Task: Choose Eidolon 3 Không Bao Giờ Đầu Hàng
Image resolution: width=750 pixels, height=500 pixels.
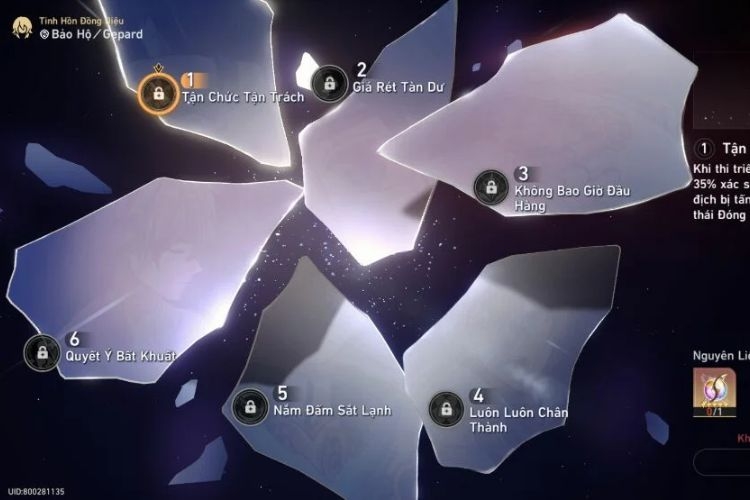Action: pyautogui.click(x=489, y=186)
